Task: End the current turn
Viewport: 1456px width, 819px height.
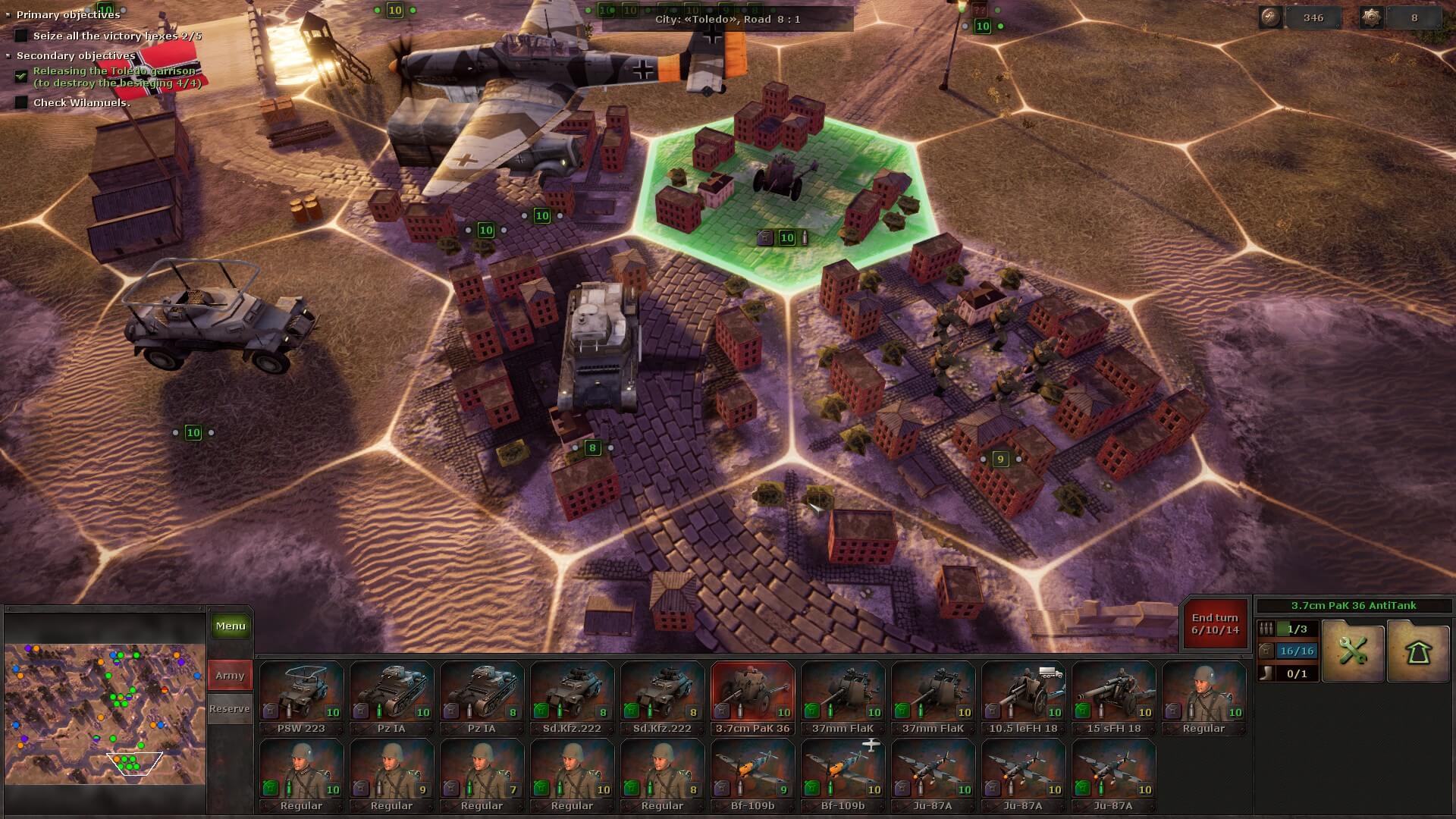Action: coord(1215,624)
